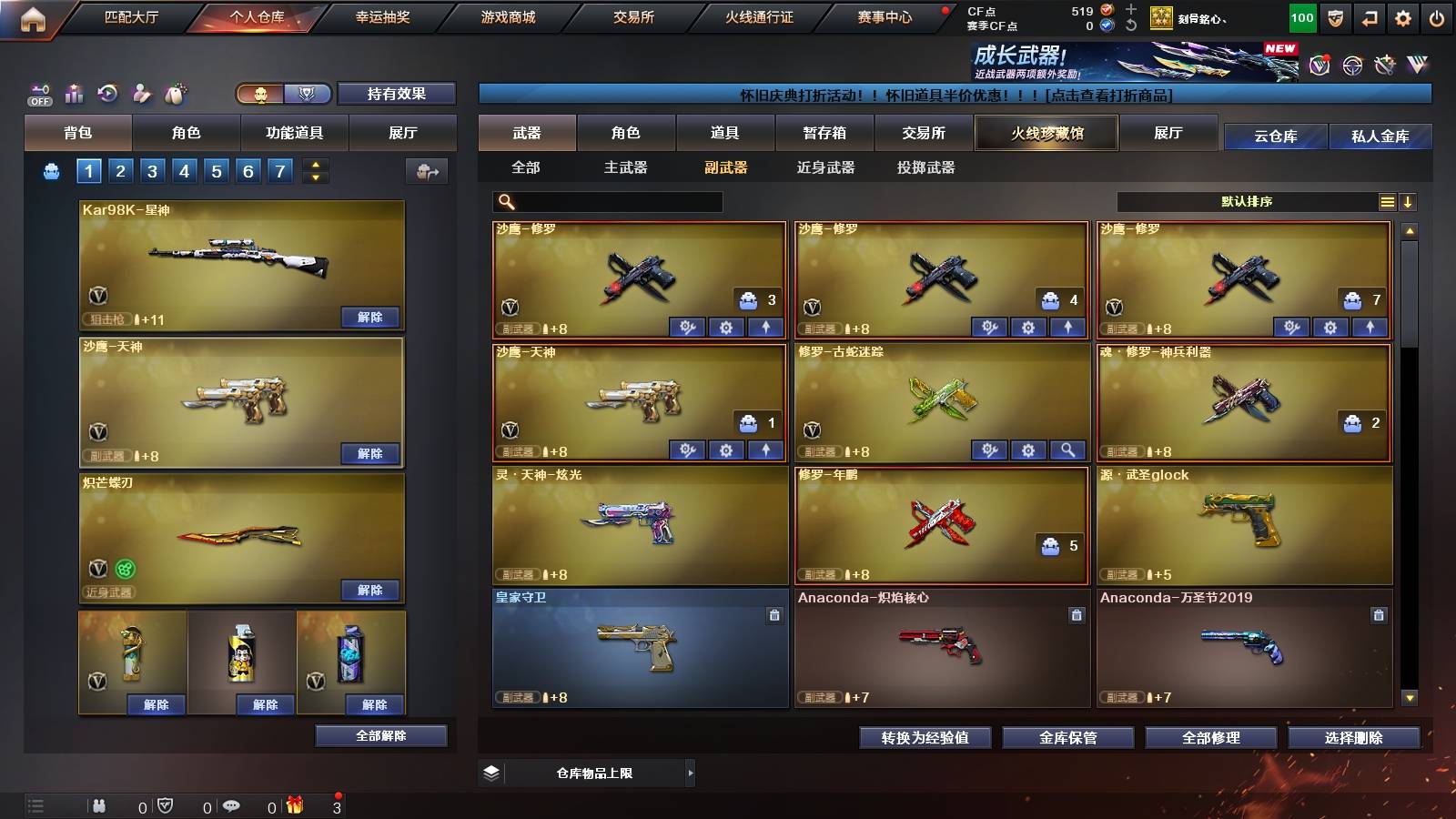Switch the character/rank toggle to the trophy side
The image size is (1456, 819).
pos(308,94)
